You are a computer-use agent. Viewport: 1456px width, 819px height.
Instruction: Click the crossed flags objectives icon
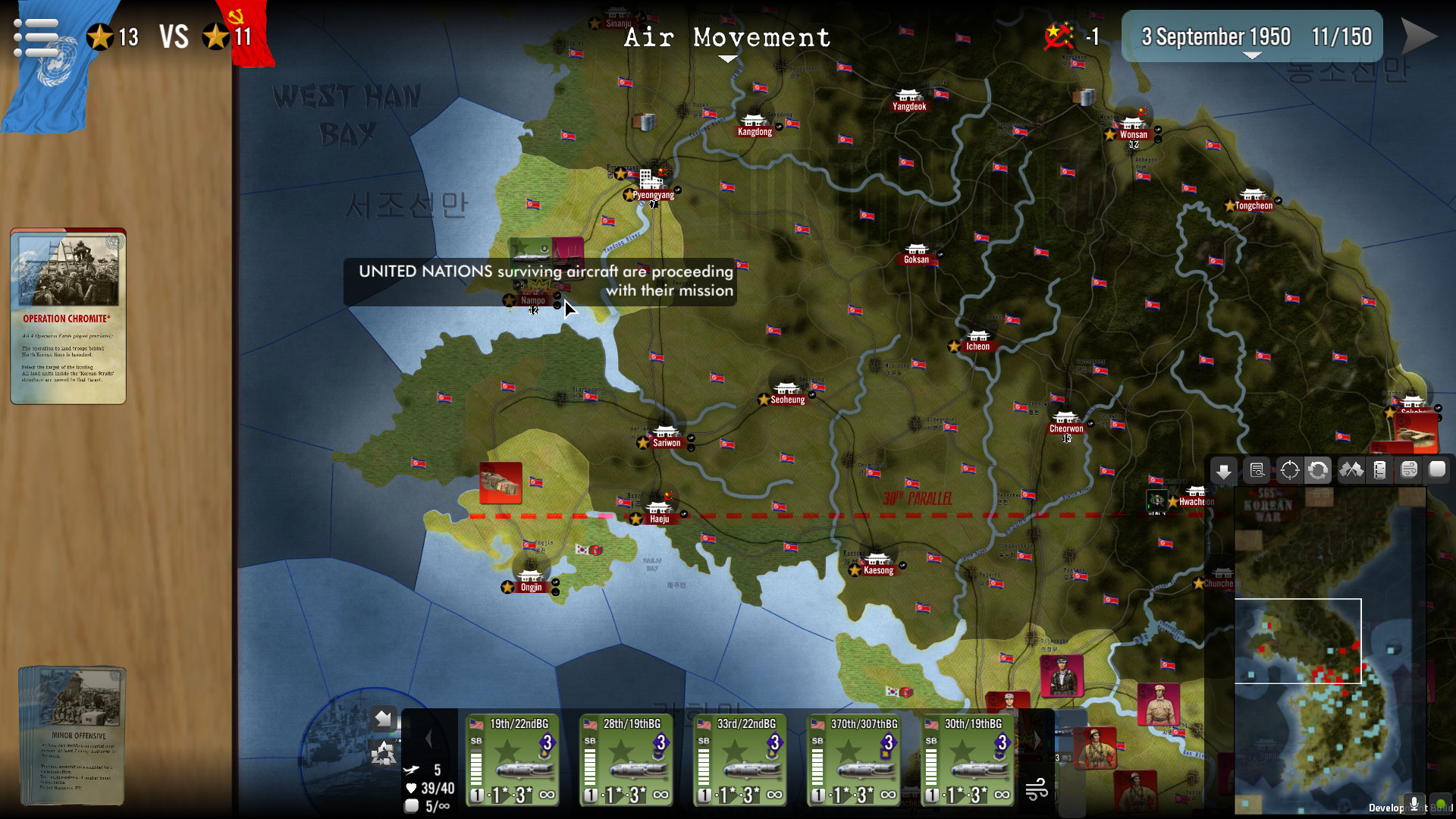(1353, 470)
